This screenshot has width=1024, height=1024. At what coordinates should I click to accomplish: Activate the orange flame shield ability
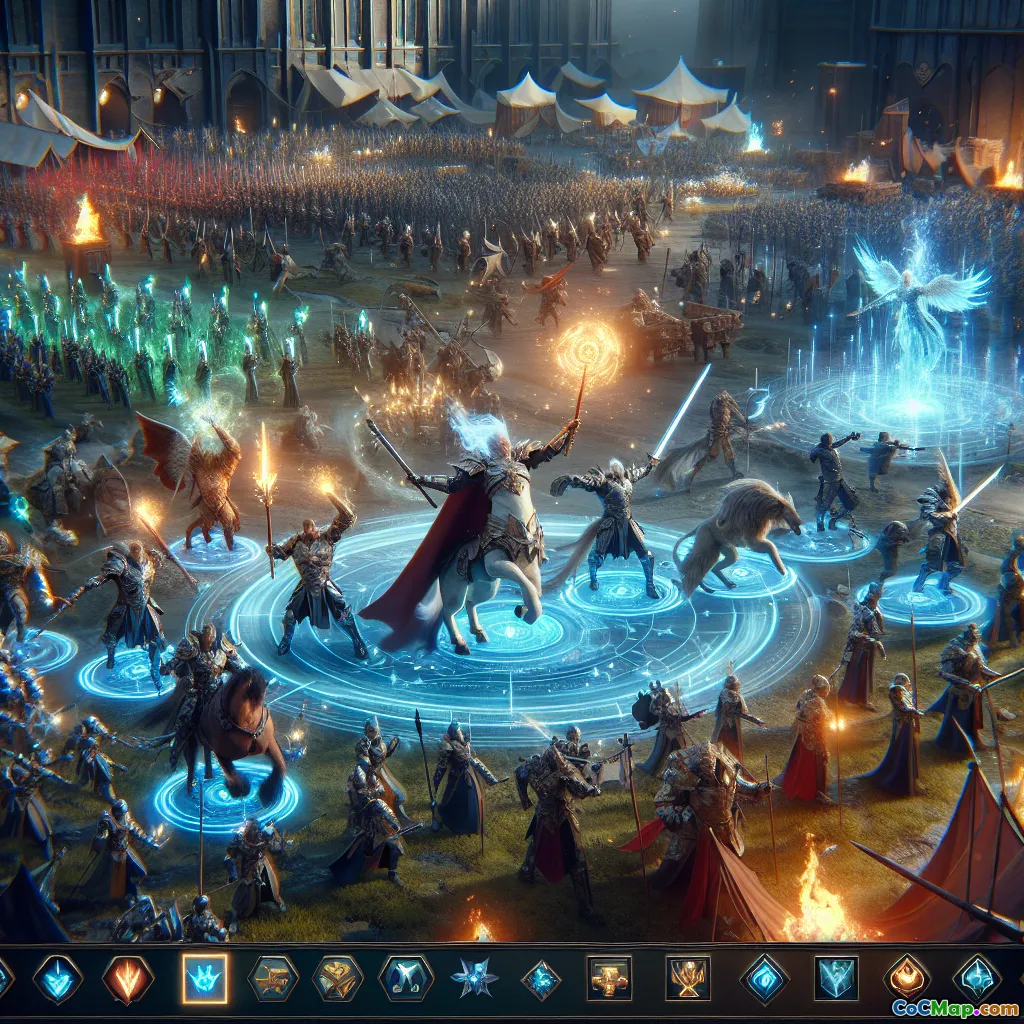(x=128, y=979)
